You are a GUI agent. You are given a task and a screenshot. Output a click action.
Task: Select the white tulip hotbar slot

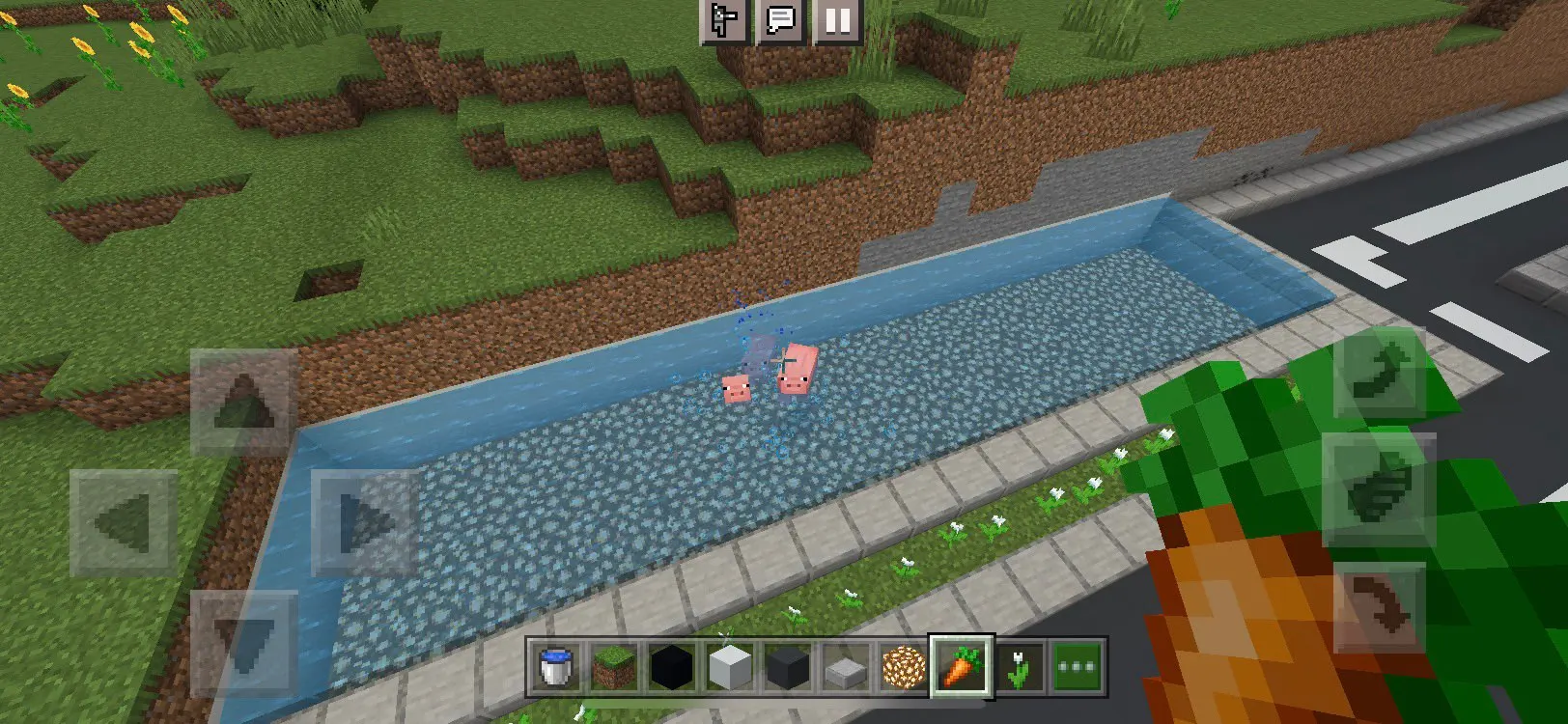(1020, 666)
